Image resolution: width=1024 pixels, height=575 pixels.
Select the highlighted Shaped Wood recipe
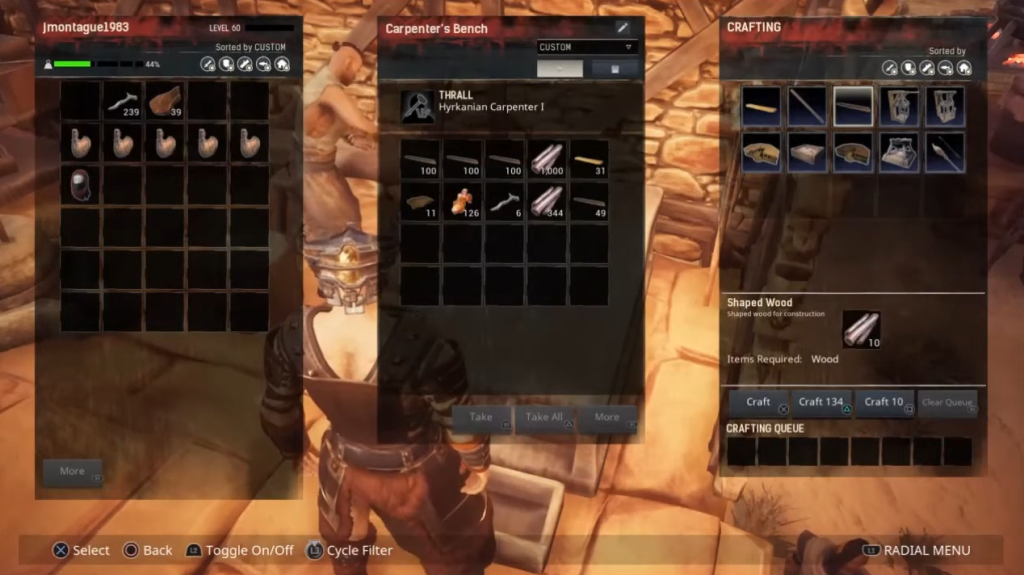853,106
